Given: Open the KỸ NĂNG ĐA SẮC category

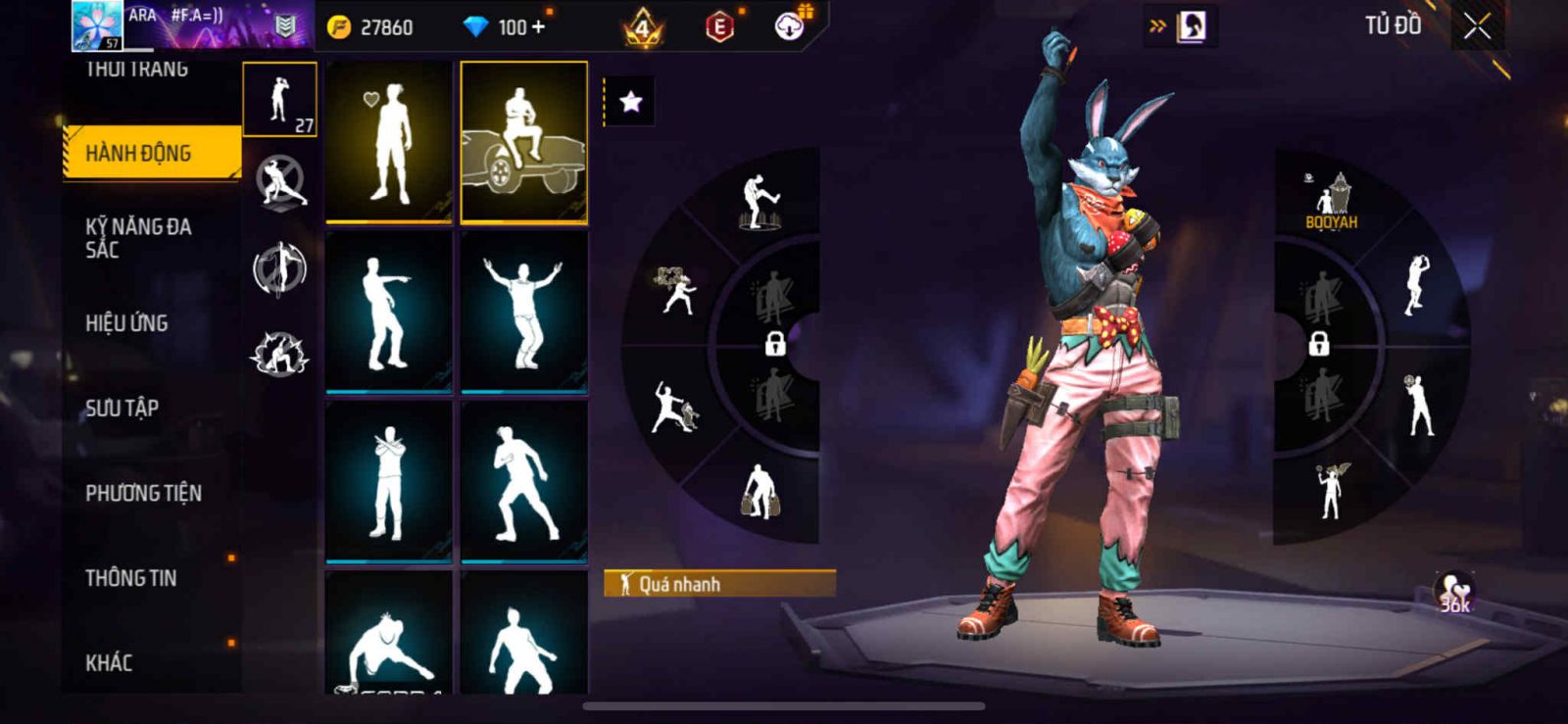Looking at the screenshot, I should point(138,238).
